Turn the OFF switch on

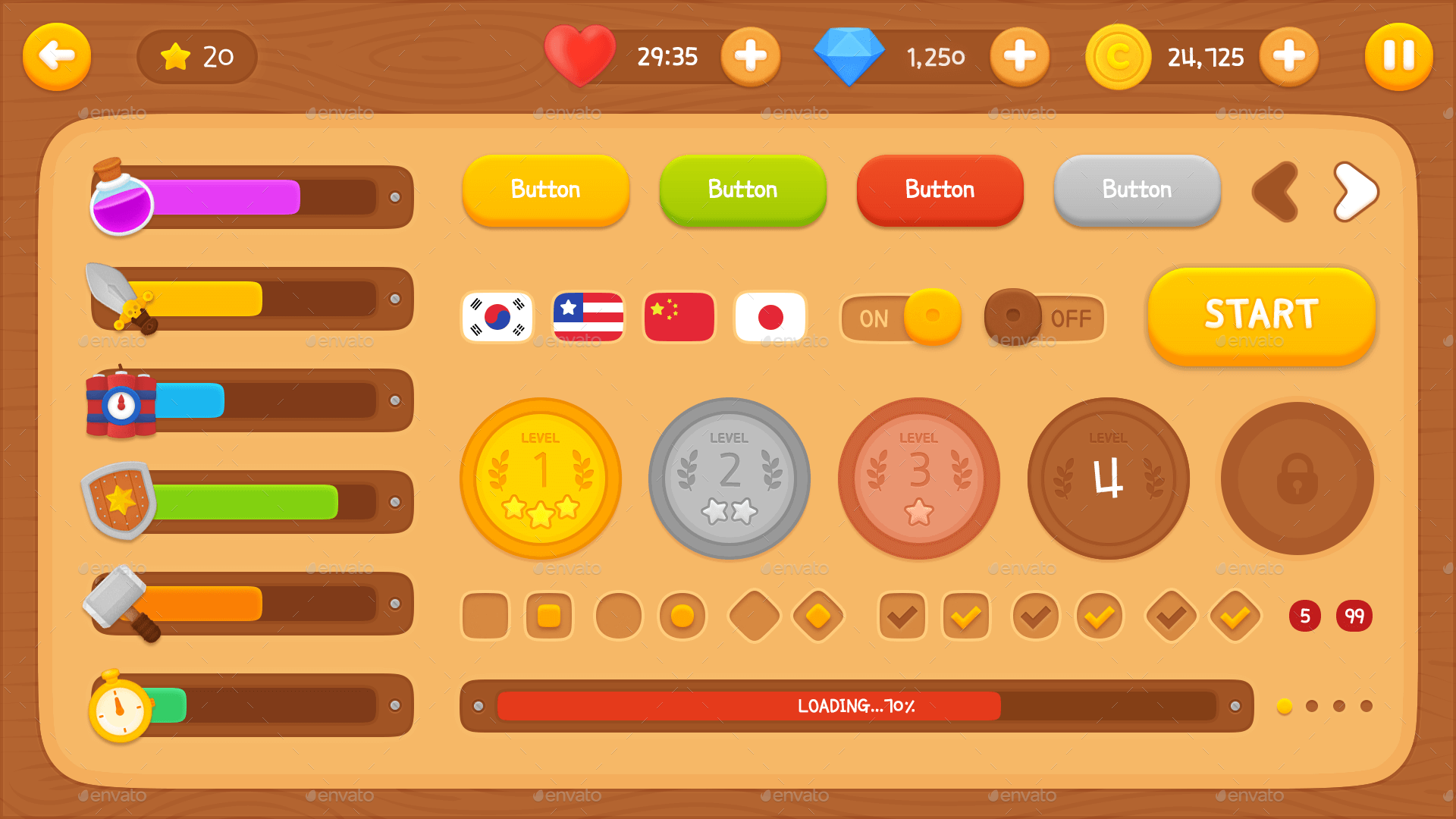point(1044,318)
